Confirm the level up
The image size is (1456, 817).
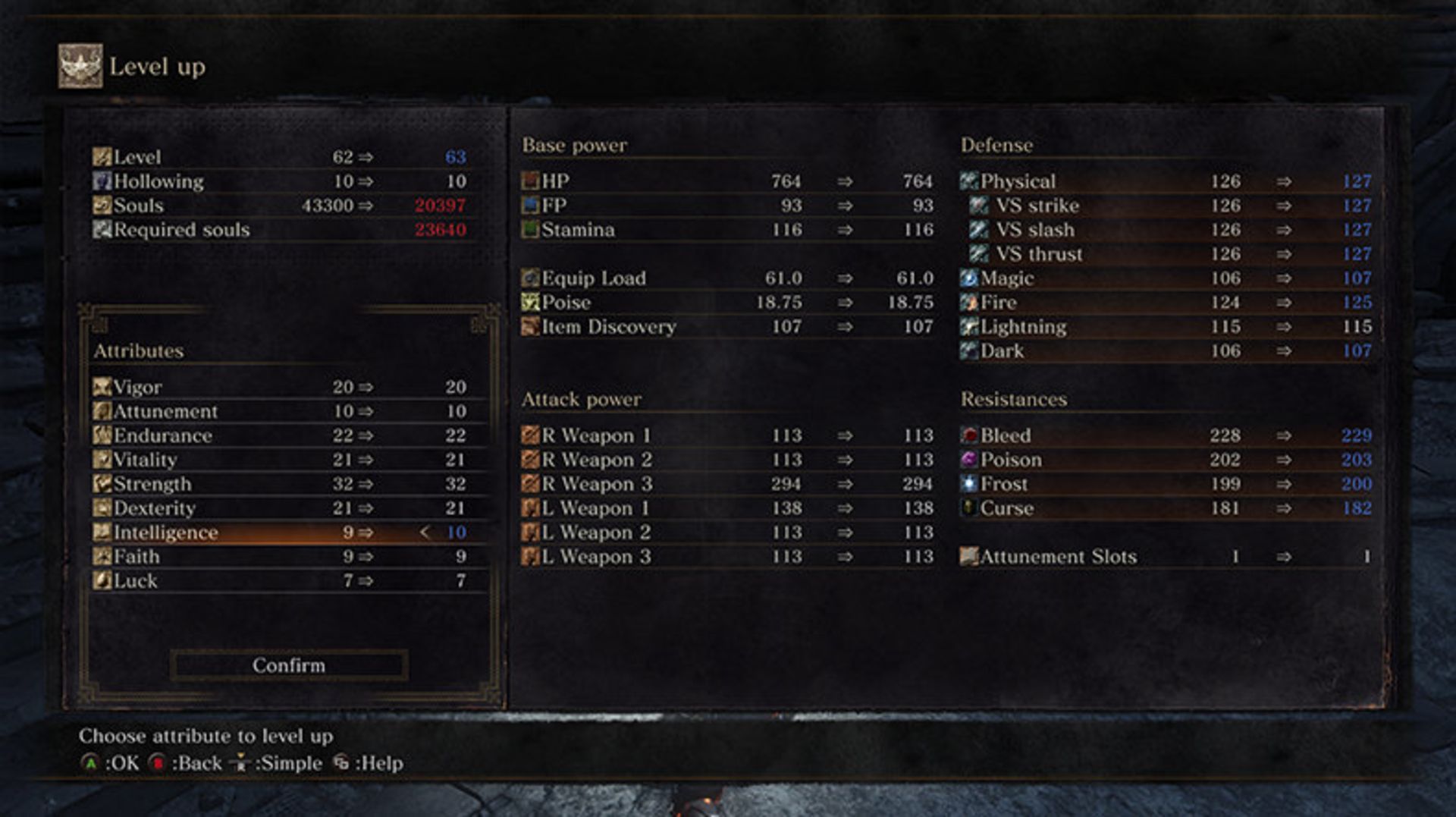coord(289,665)
